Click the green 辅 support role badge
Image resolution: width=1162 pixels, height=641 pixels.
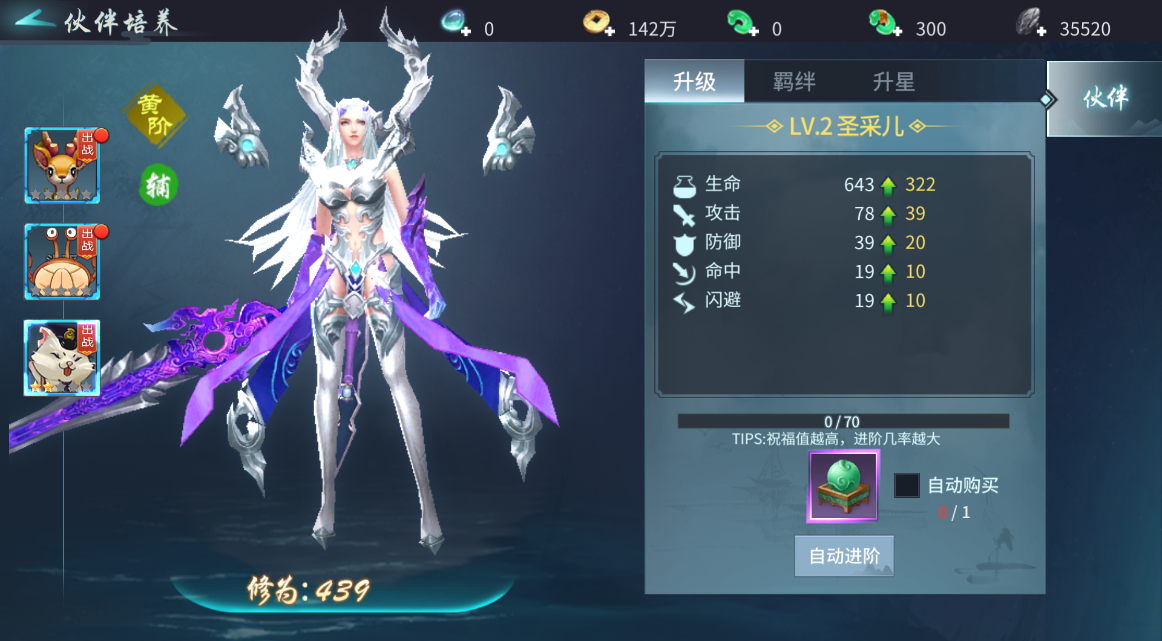click(158, 185)
